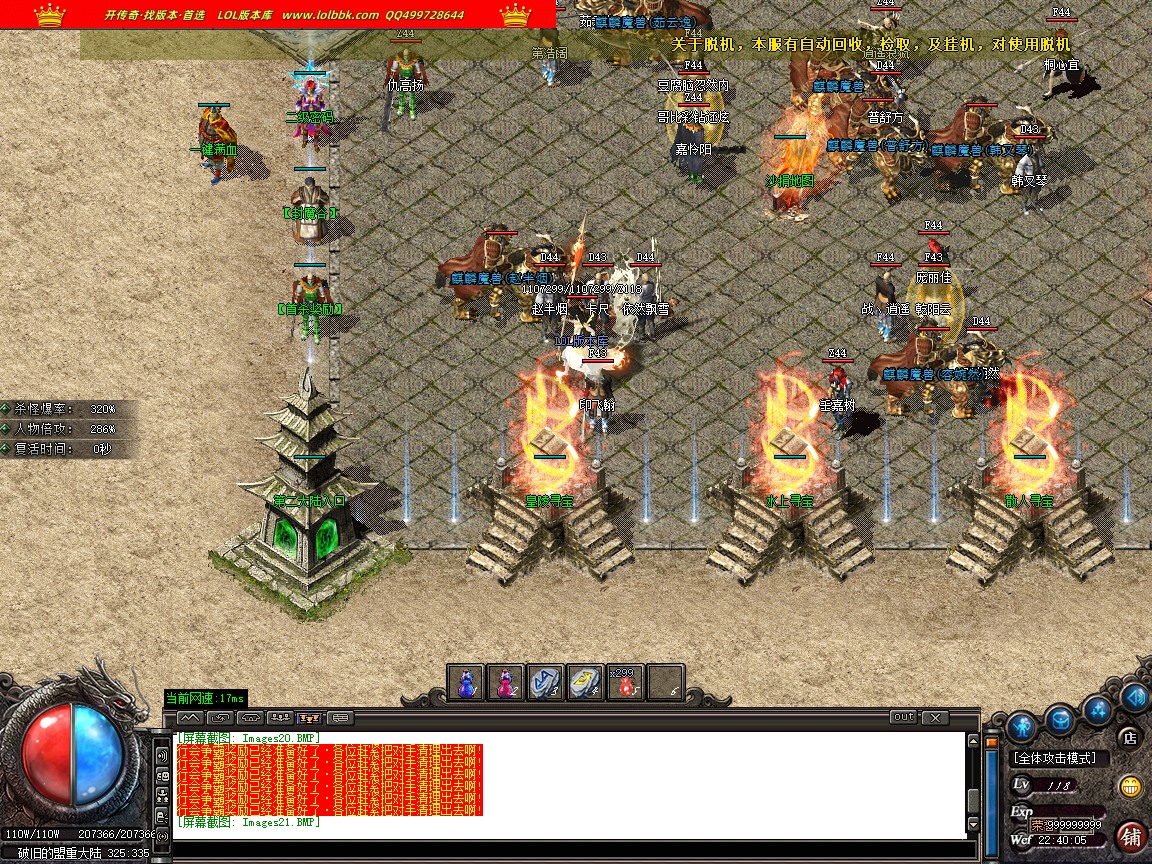Viewport: 1152px width, 864px height.
Task: Open the red 铺 stall button
Action: (1132, 835)
